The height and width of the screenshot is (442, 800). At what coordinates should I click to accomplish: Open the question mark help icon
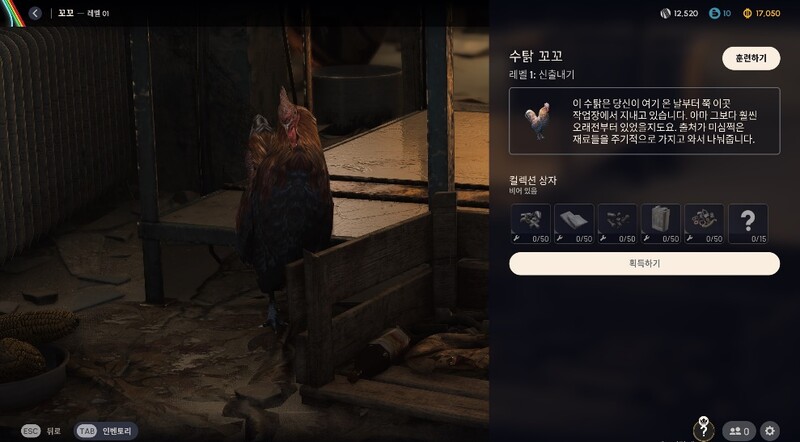coord(704,429)
